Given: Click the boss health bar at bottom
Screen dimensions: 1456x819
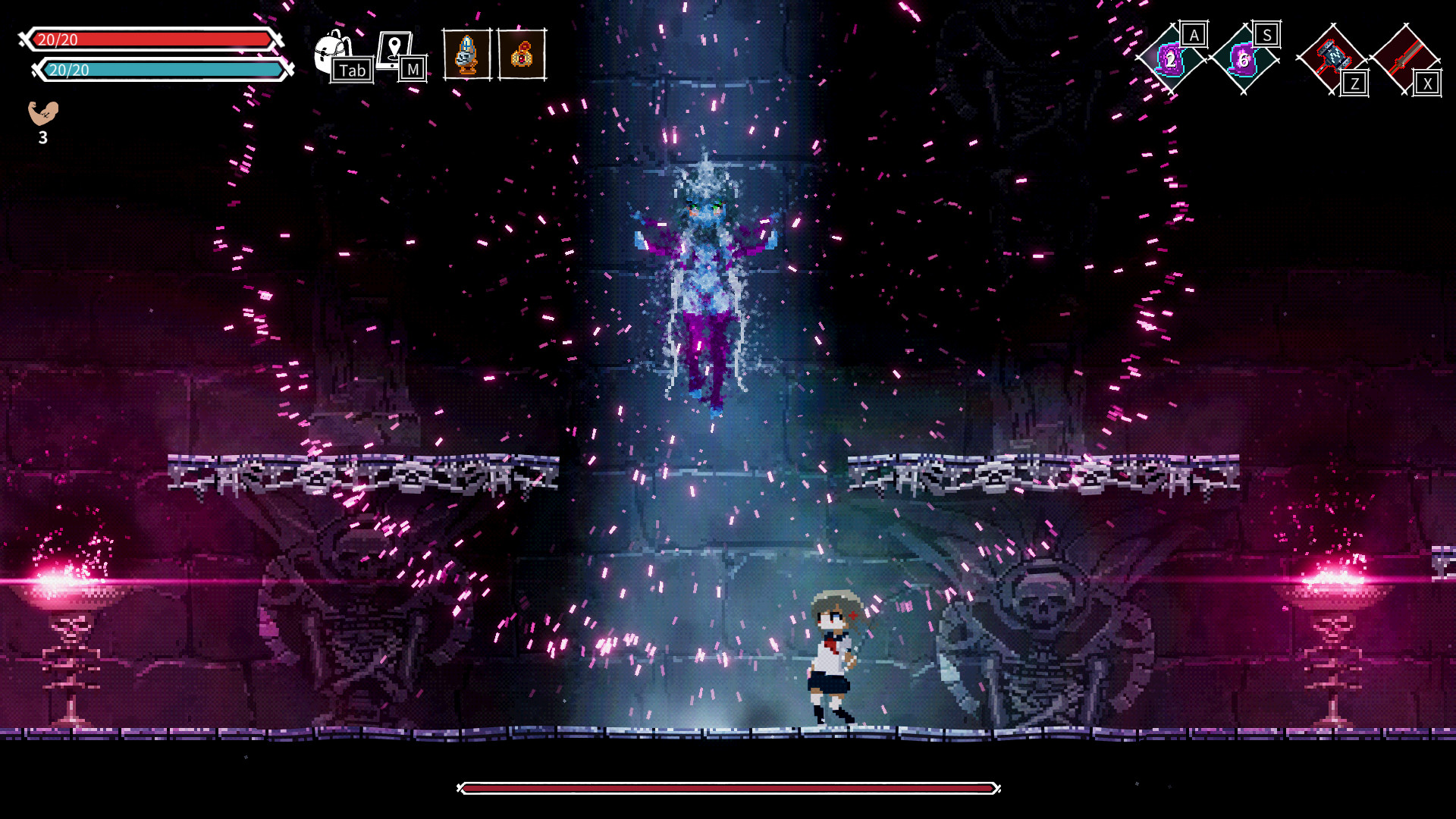Looking at the screenshot, I should (728, 789).
